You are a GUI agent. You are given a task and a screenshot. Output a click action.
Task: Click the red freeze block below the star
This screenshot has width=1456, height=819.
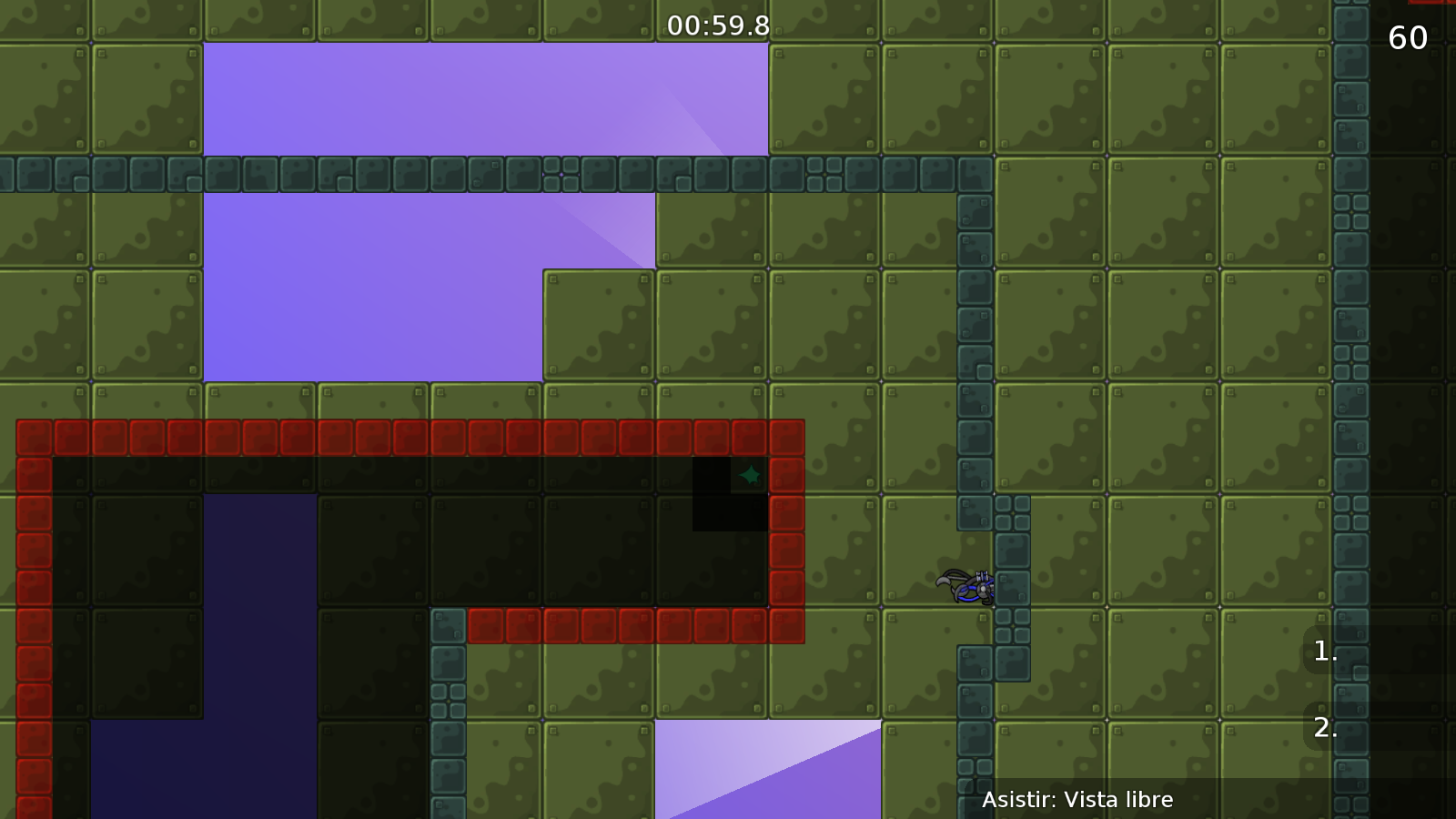point(750,624)
